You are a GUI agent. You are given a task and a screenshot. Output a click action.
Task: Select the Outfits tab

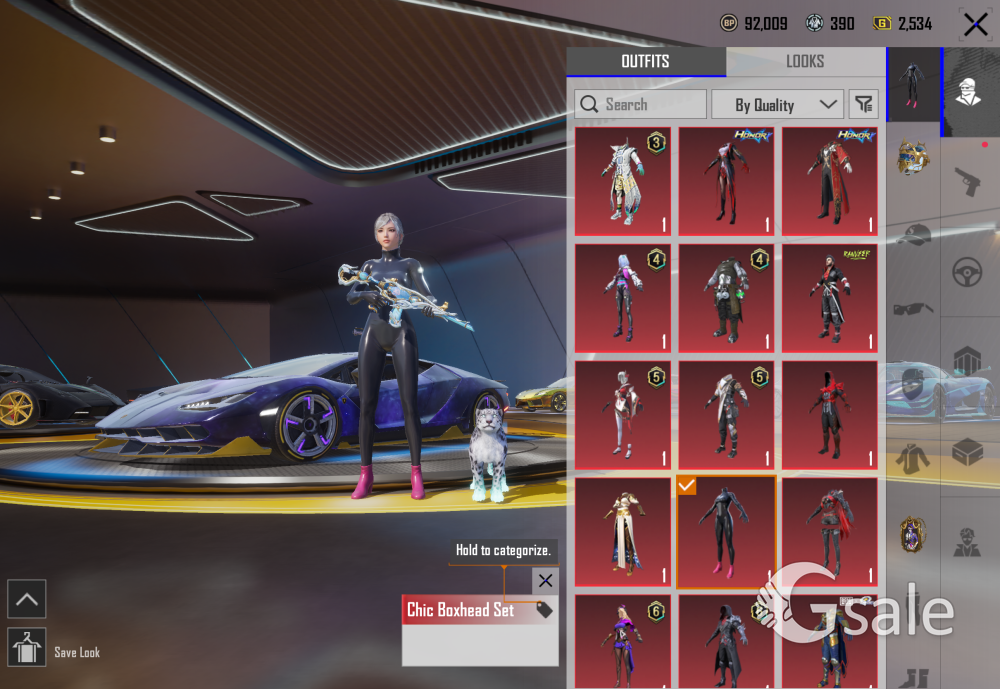[645, 62]
